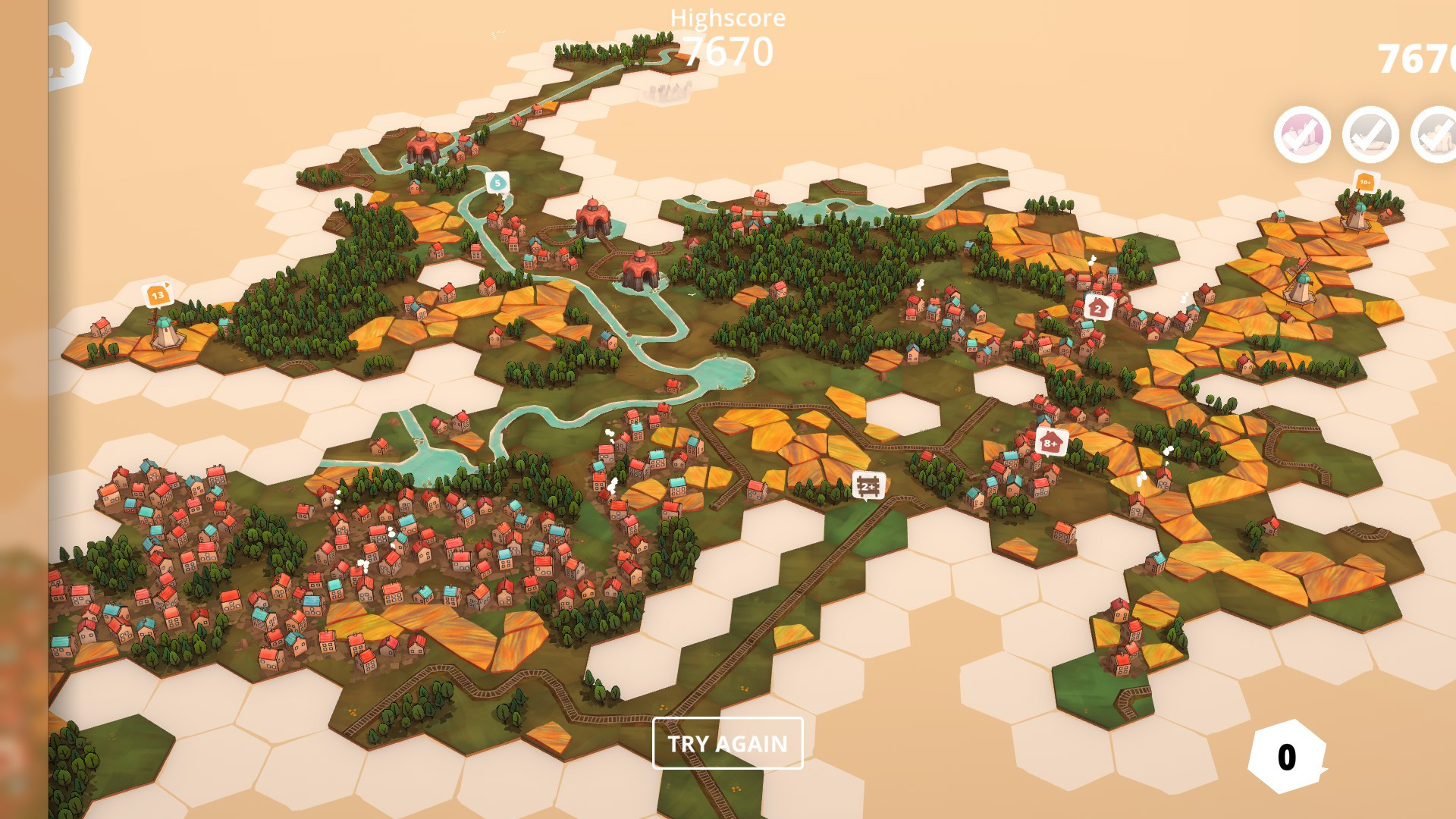Click the TRY AGAIN button
Screen dimensions: 1456x819
[x=727, y=743]
